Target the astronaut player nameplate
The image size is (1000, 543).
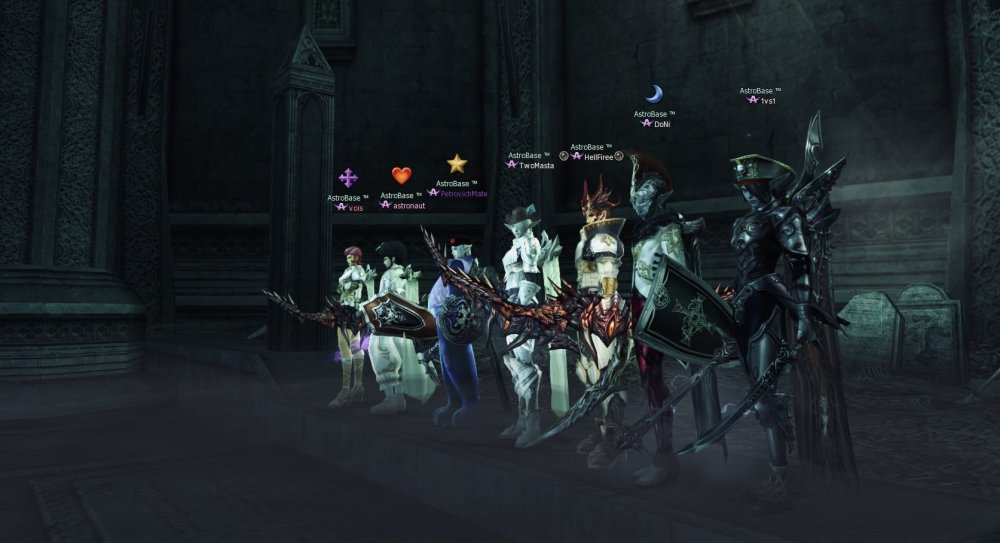409,205
